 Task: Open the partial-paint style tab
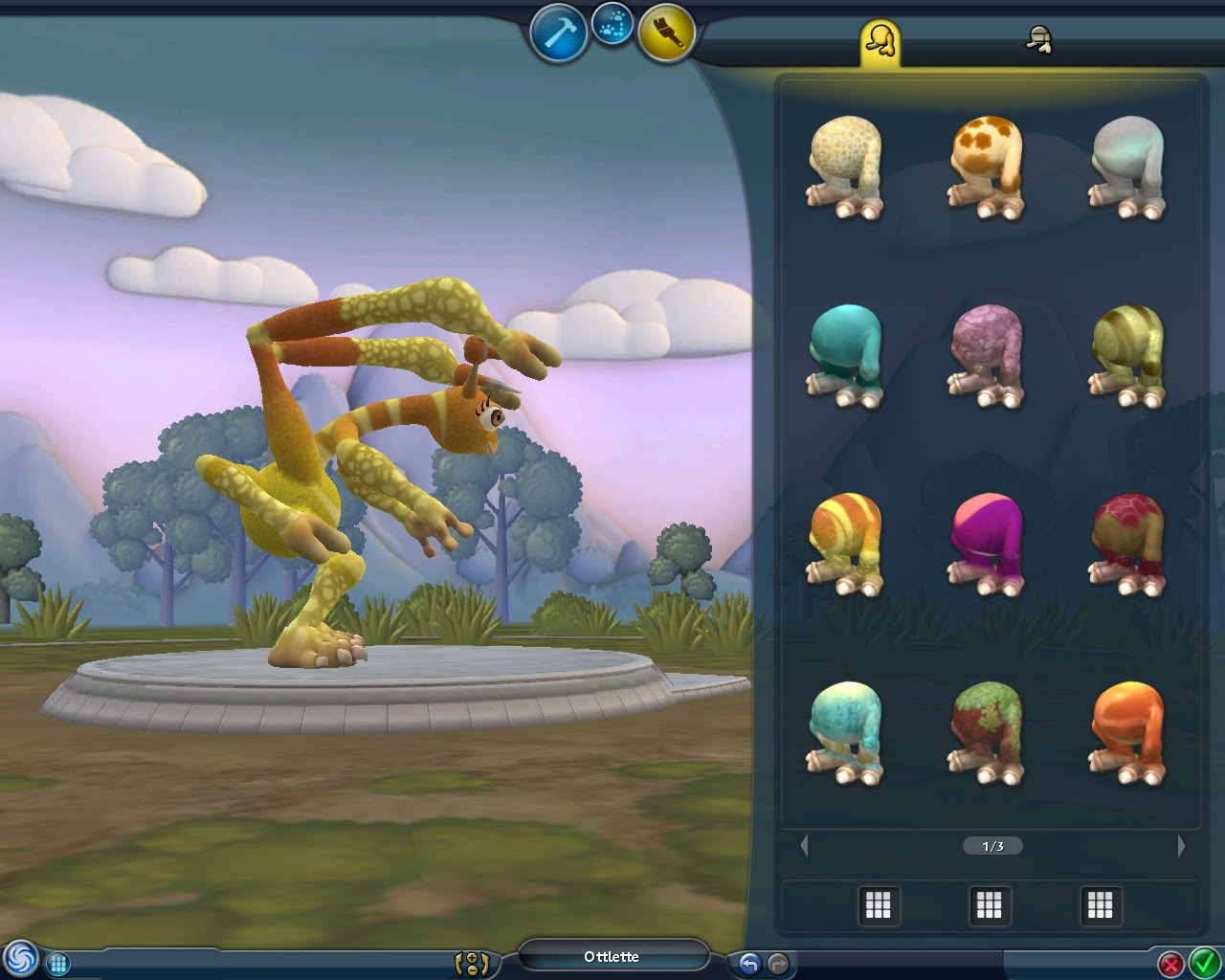click(1038, 40)
